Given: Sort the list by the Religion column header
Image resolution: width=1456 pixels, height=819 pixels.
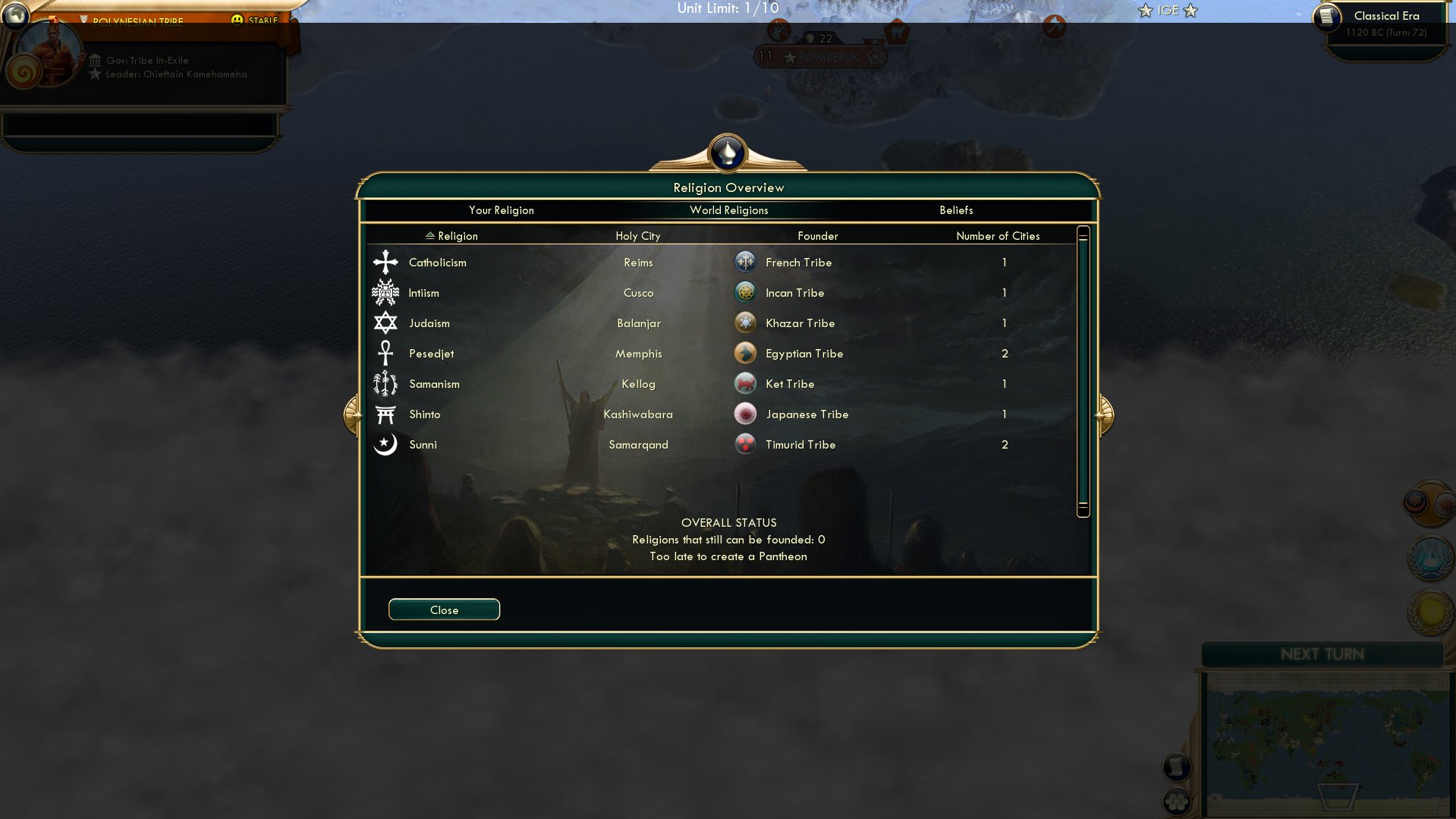Looking at the screenshot, I should click(x=453, y=236).
